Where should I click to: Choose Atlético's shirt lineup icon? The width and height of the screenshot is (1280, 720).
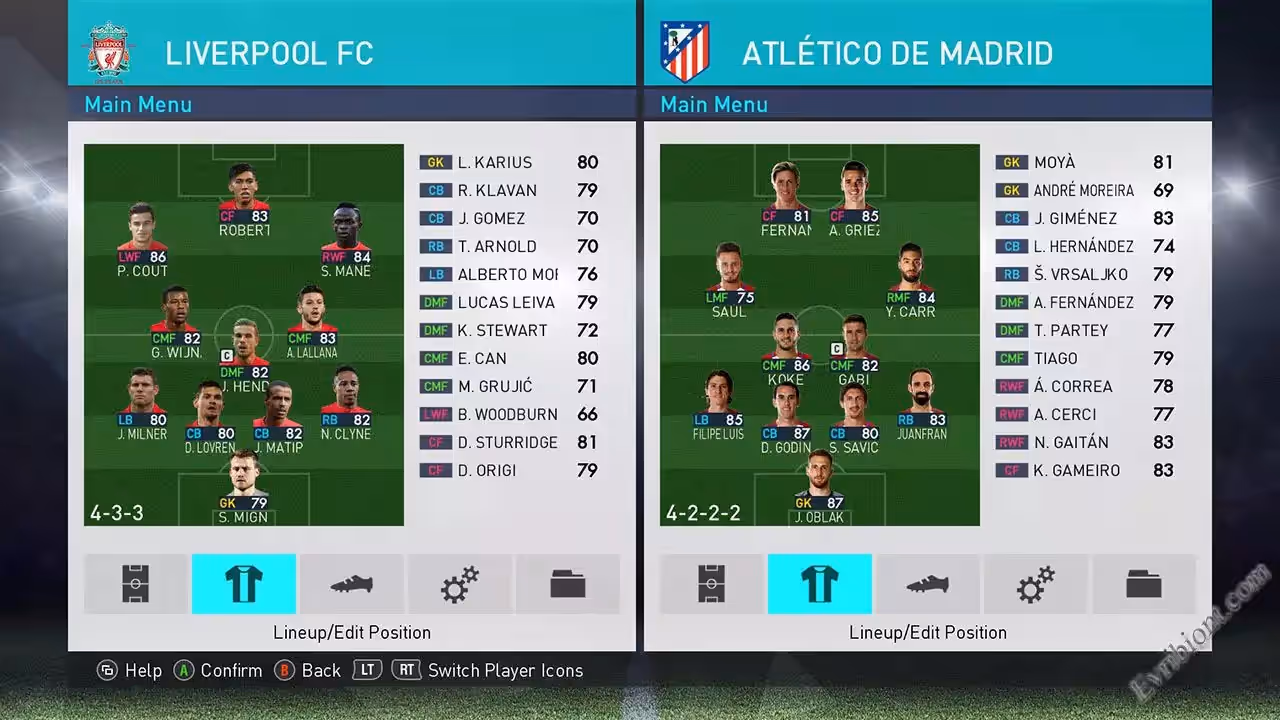819,584
